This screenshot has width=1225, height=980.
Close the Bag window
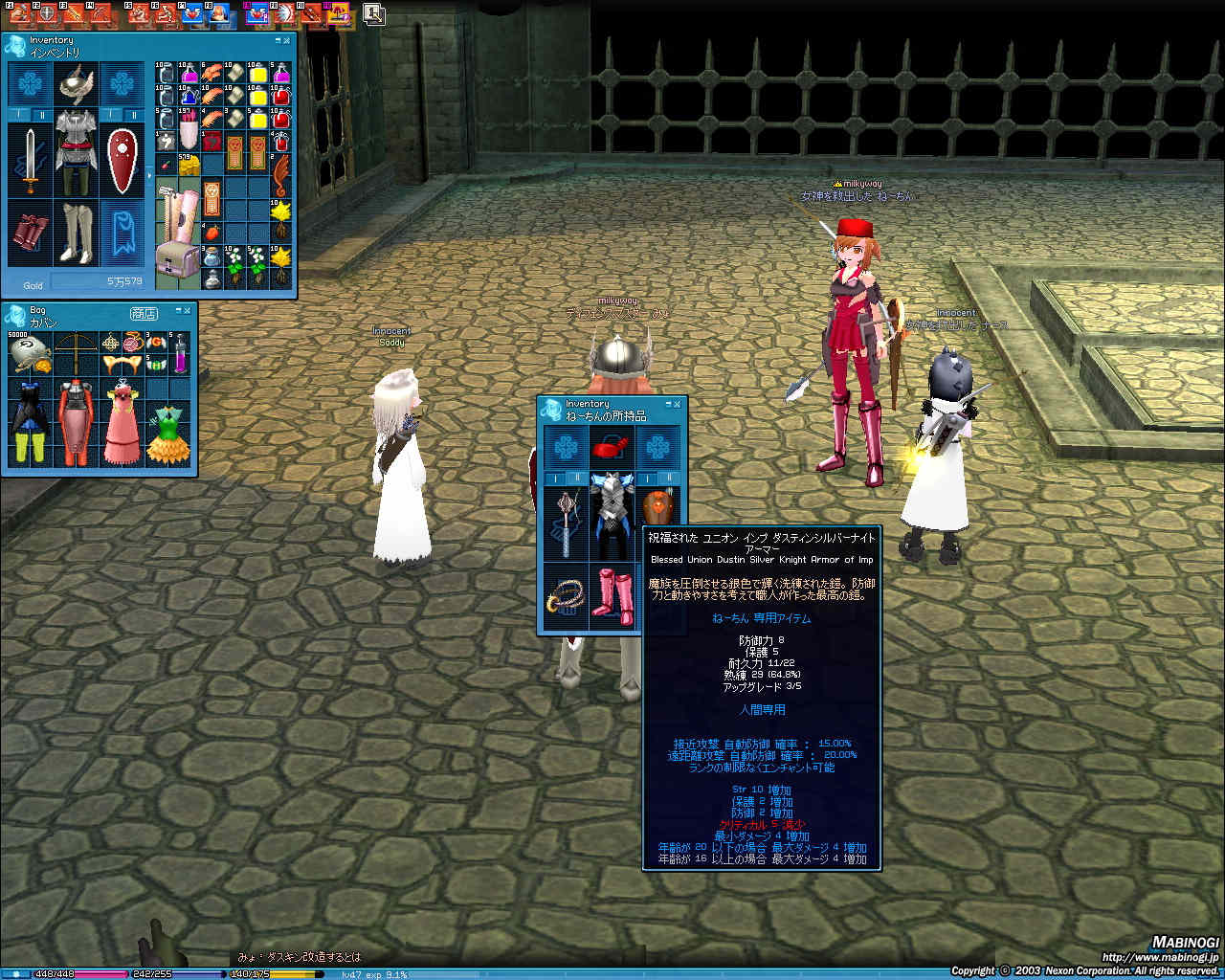coord(188,311)
